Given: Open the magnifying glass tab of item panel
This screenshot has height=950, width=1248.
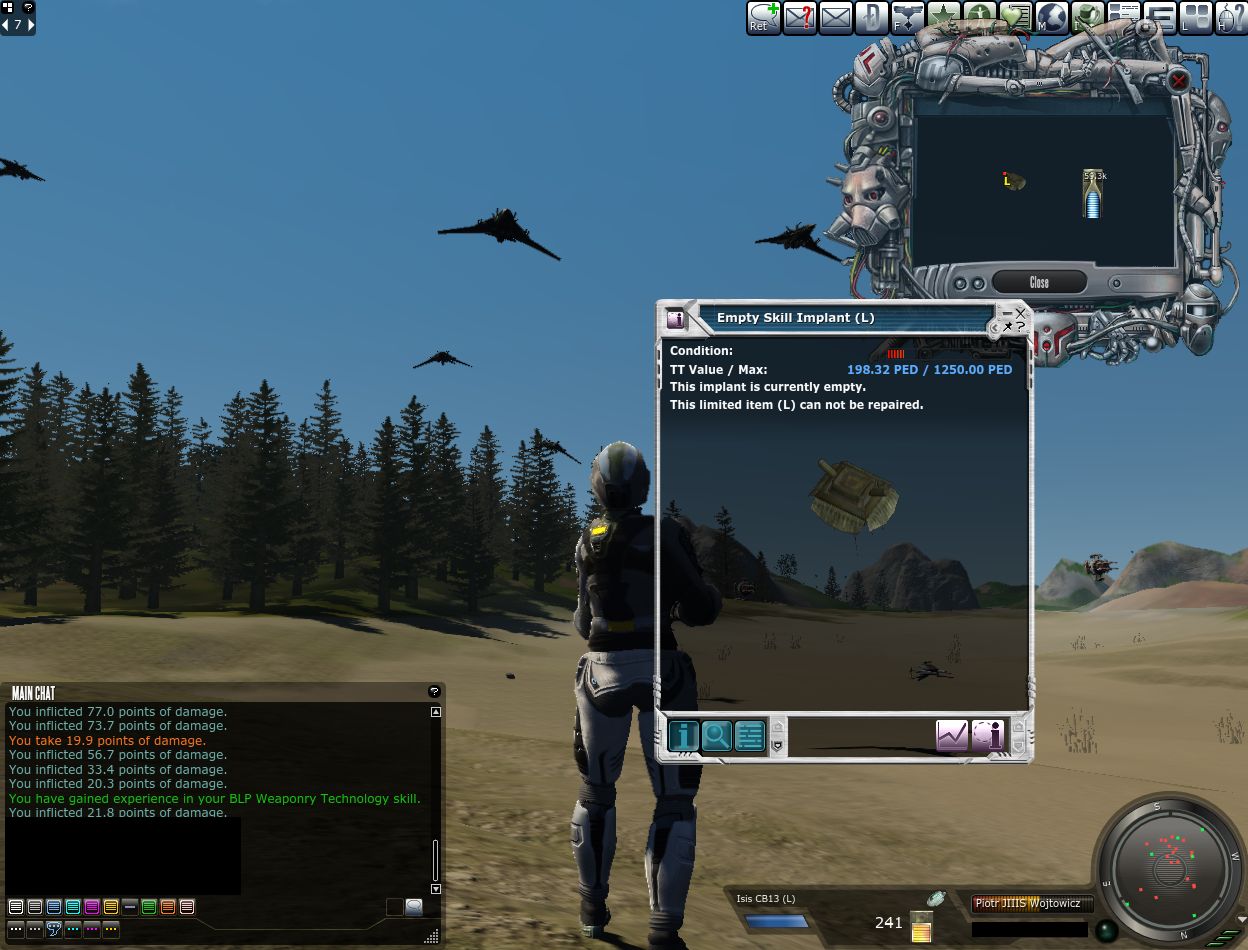Looking at the screenshot, I should click(717, 736).
